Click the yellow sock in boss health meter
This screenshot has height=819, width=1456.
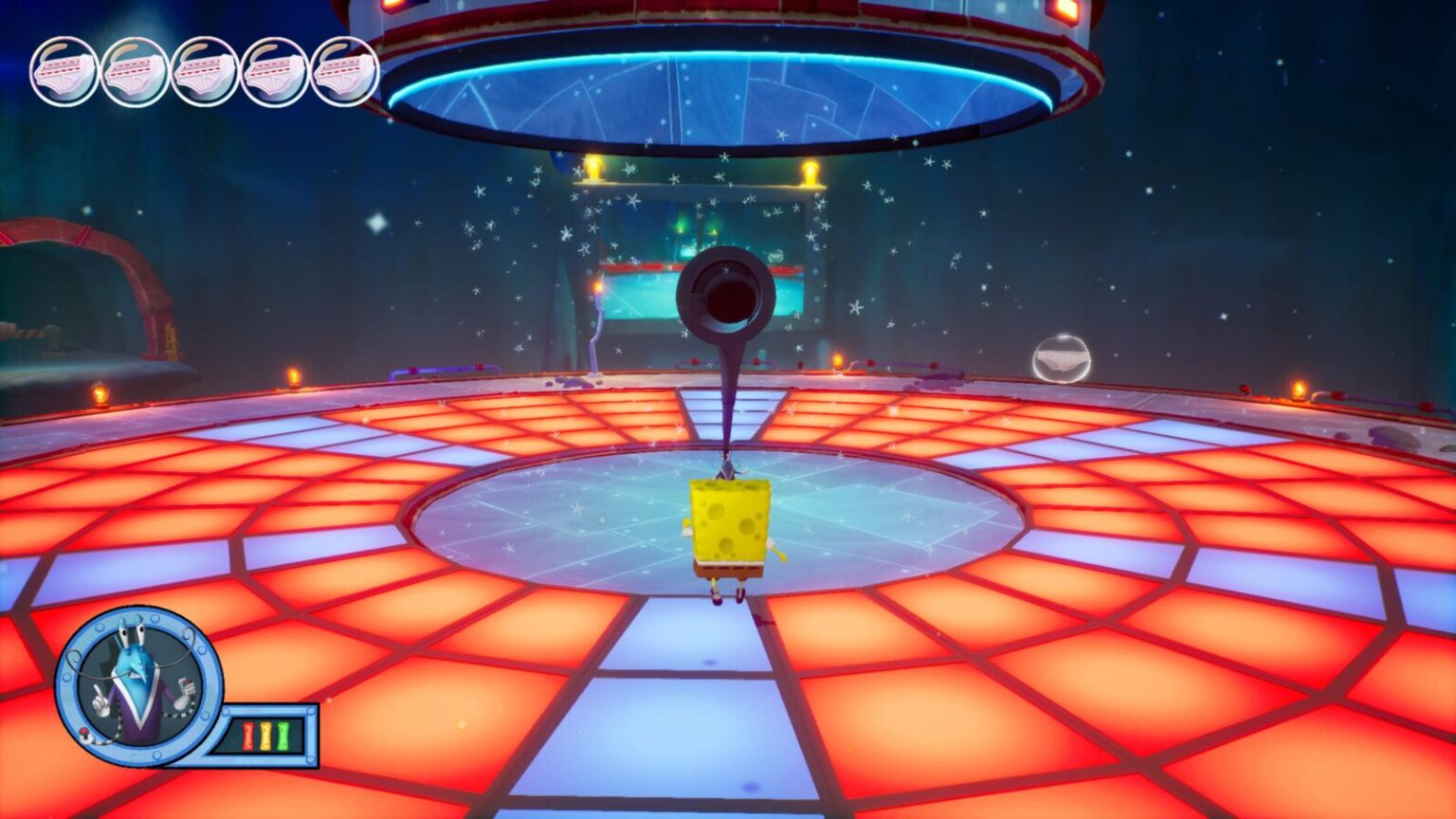click(265, 736)
